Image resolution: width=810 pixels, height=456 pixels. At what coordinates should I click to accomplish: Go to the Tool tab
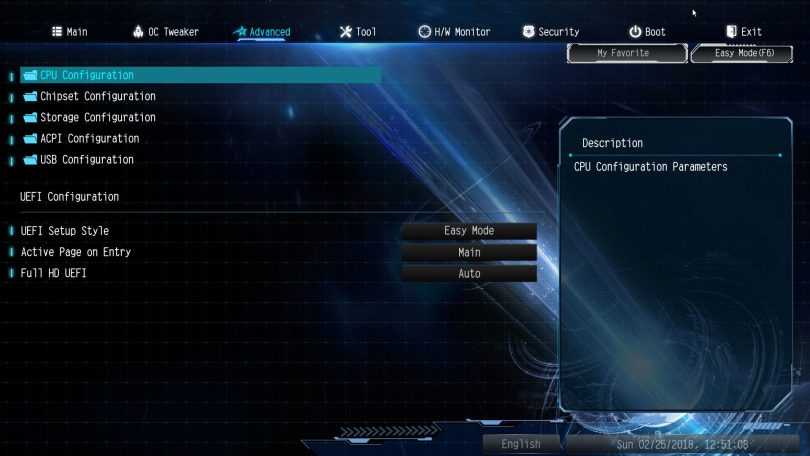click(x=358, y=32)
